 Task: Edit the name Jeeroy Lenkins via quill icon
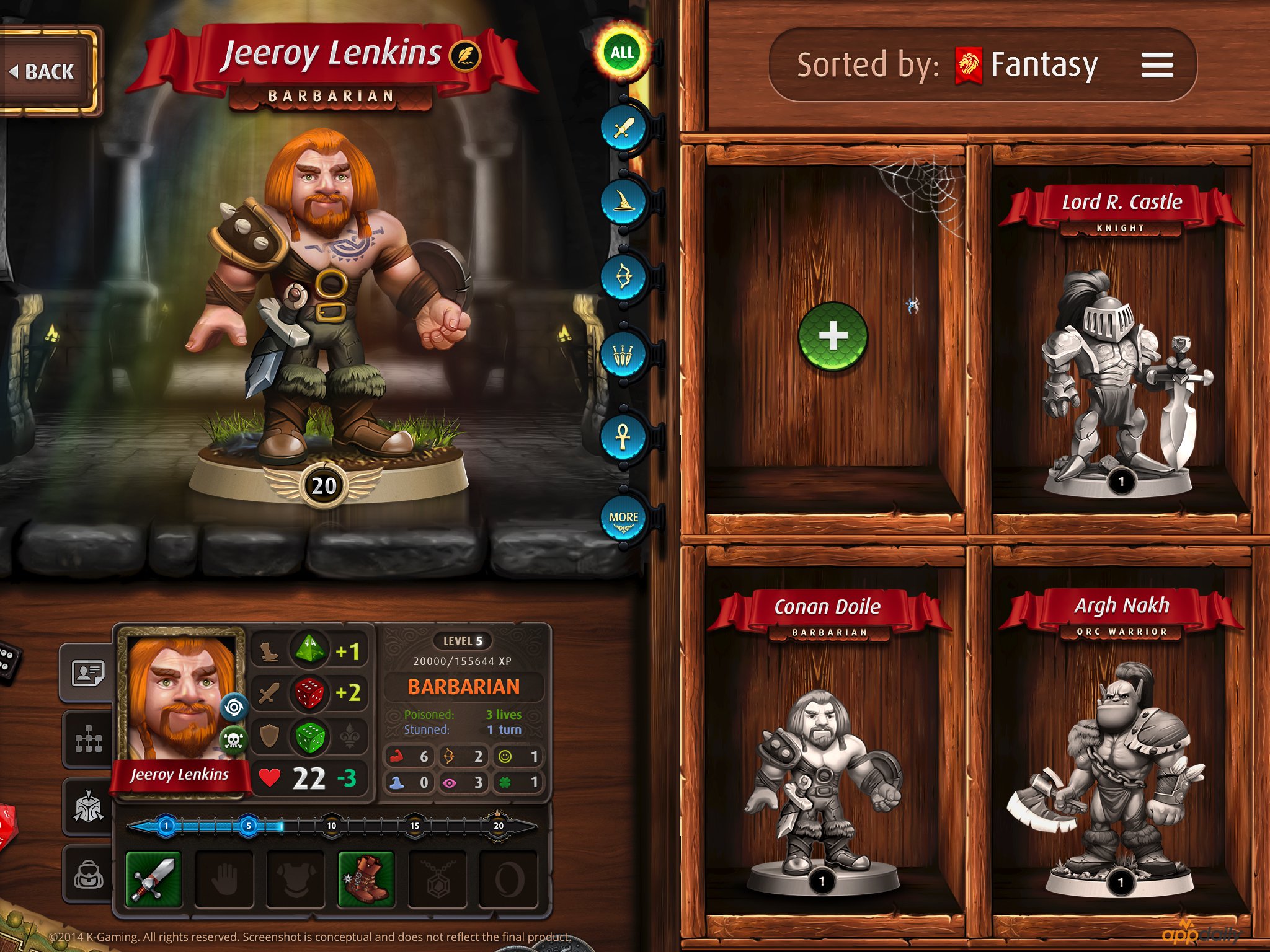click(x=464, y=56)
